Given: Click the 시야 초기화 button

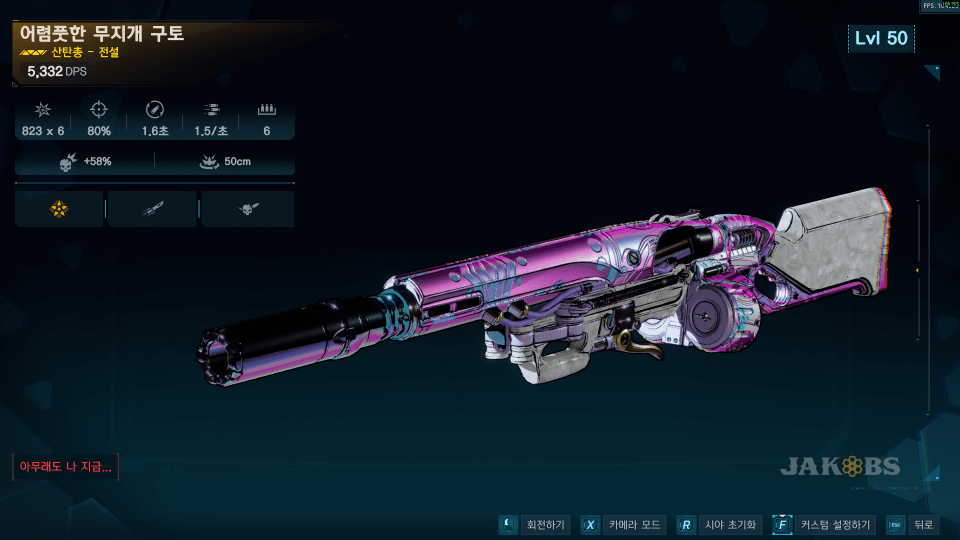Looking at the screenshot, I should click(x=719, y=525).
